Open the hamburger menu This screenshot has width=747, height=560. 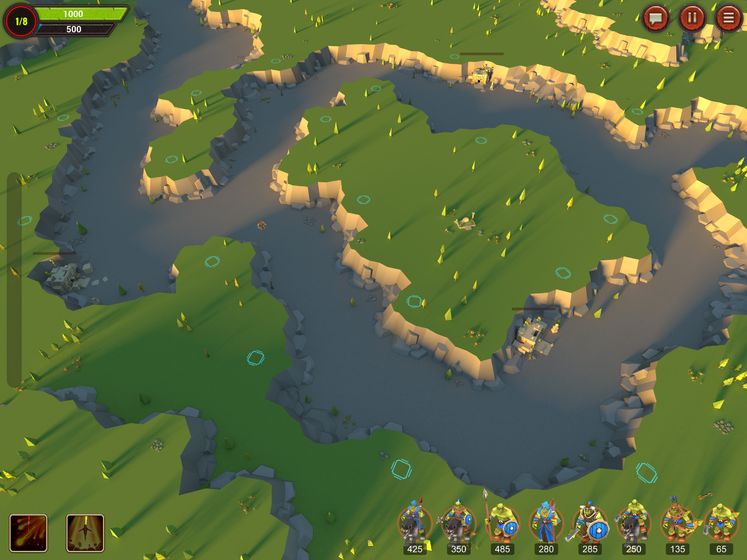729,17
